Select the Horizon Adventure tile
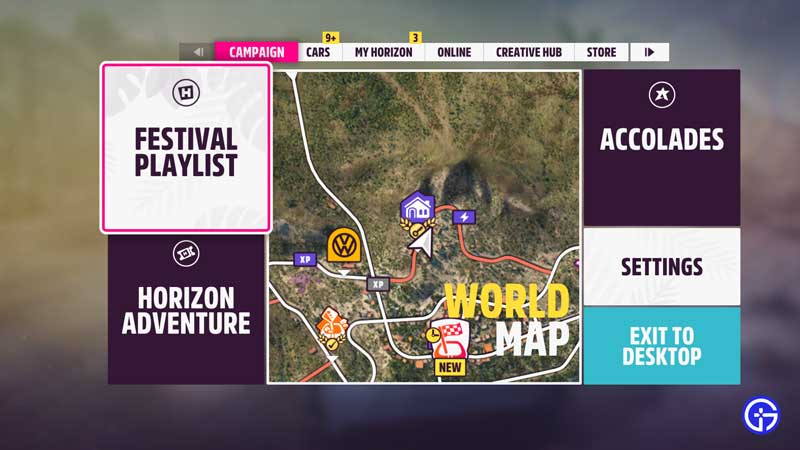 point(186,309)
